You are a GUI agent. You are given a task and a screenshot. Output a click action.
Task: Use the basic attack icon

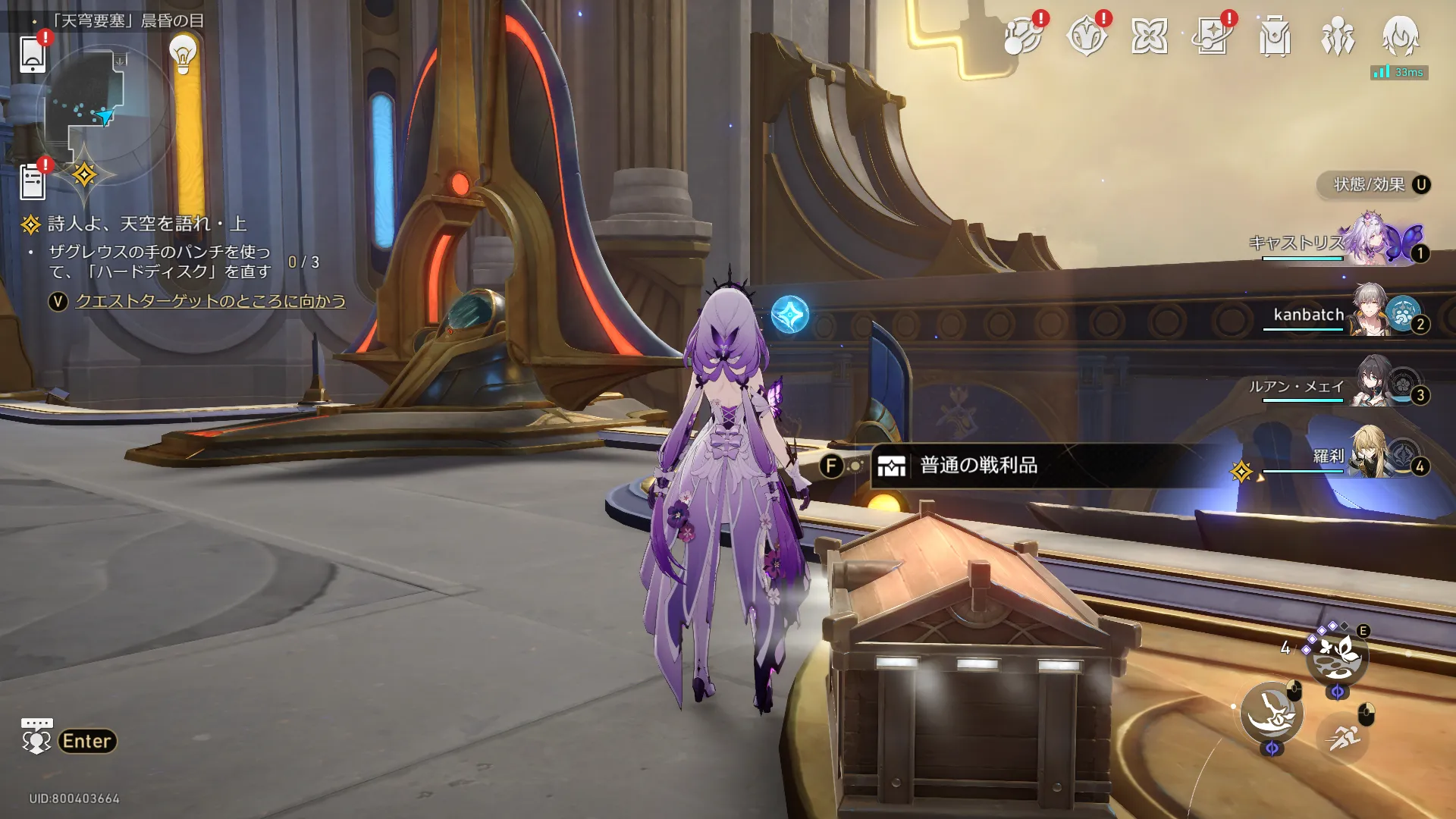coord(1271,713)
